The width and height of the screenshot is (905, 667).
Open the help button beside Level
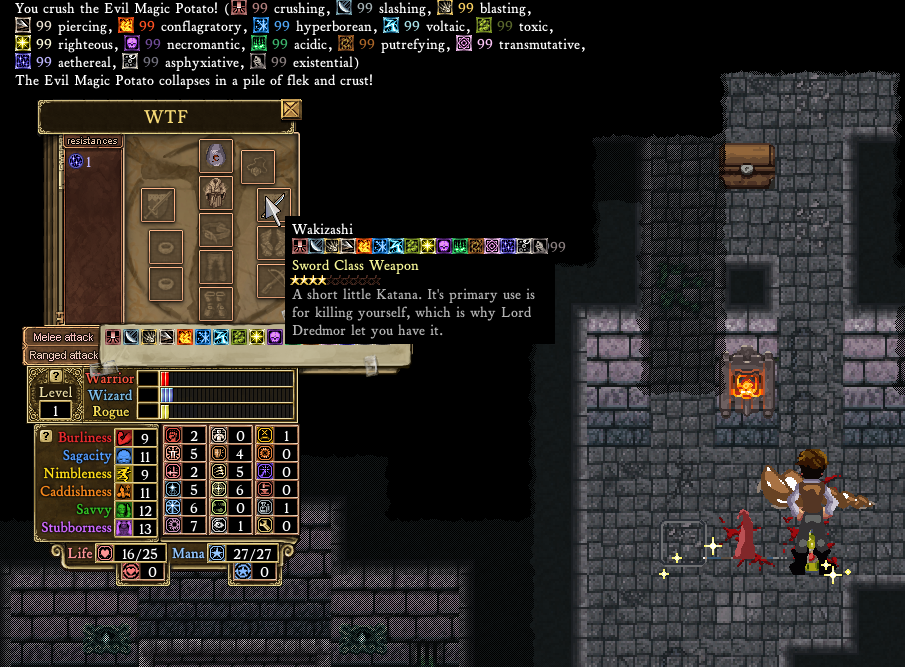(x=56, y=376)
